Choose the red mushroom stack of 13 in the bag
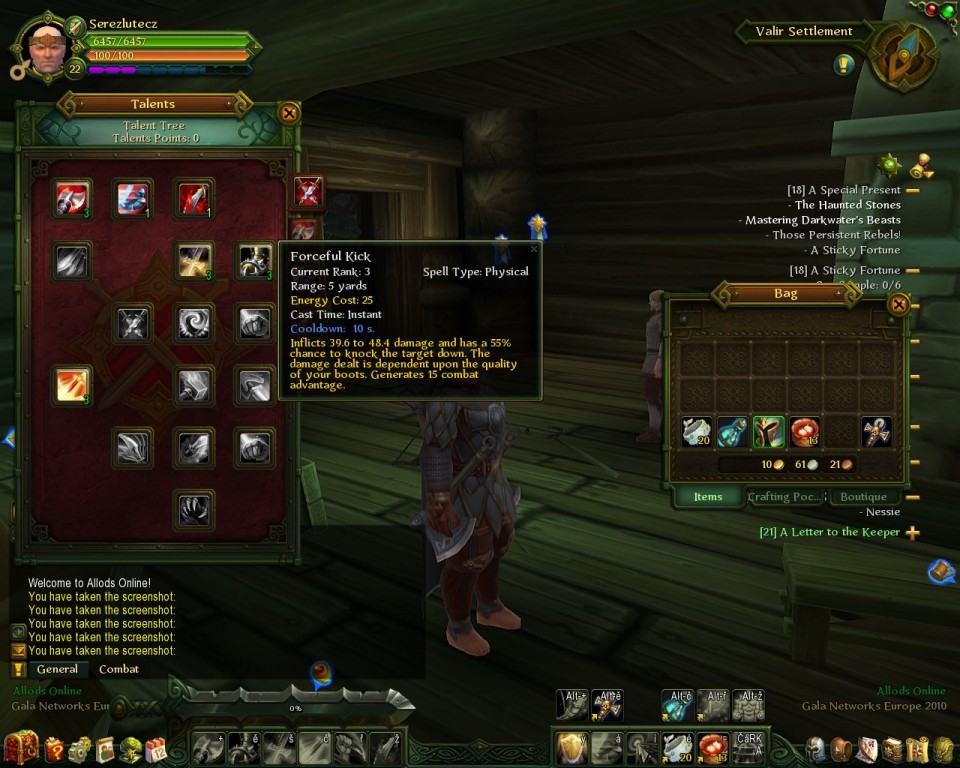Screen dimensions: 960x768 point(804,432)
